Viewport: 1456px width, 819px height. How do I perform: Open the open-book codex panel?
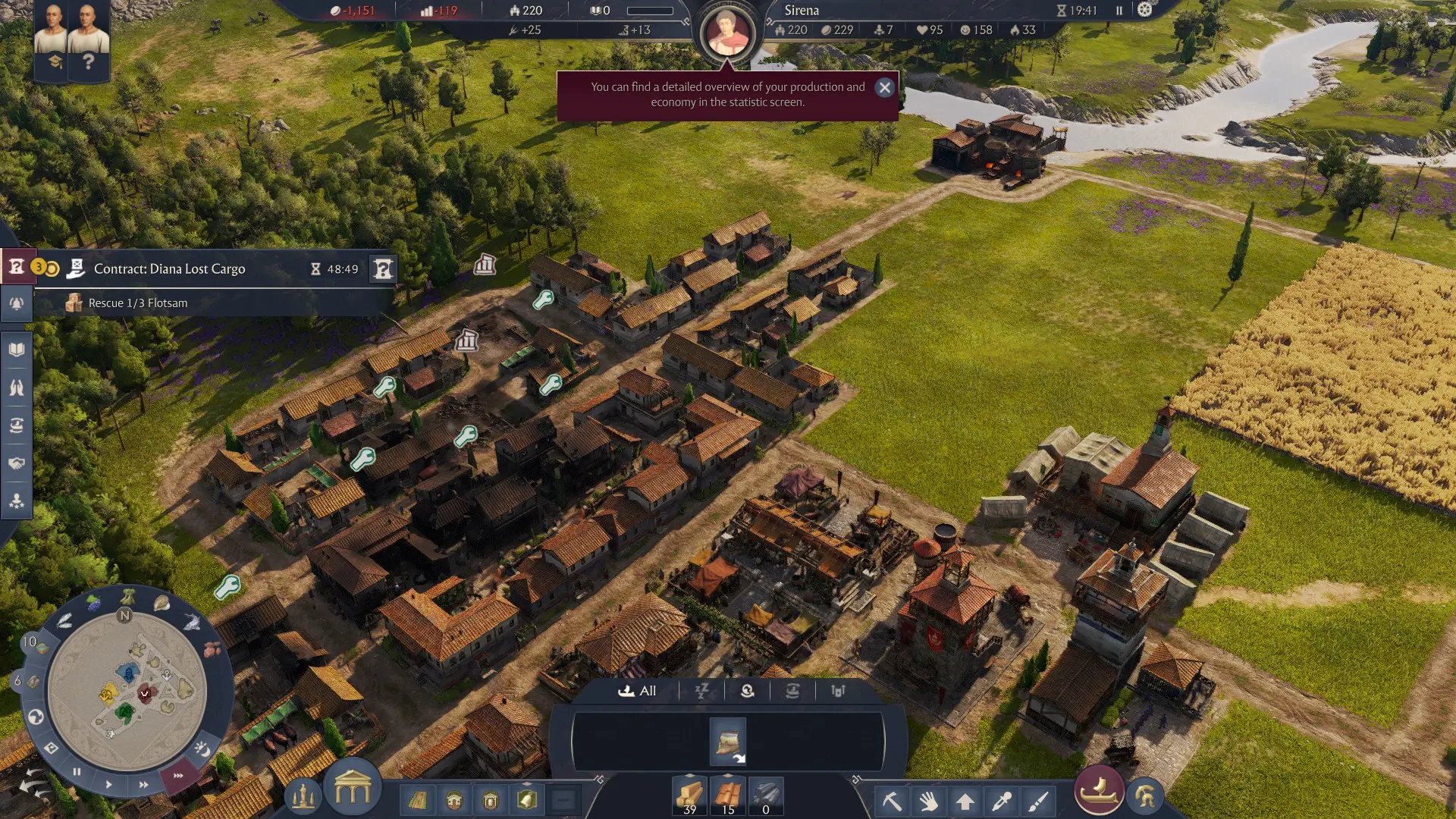pos(17,350)
